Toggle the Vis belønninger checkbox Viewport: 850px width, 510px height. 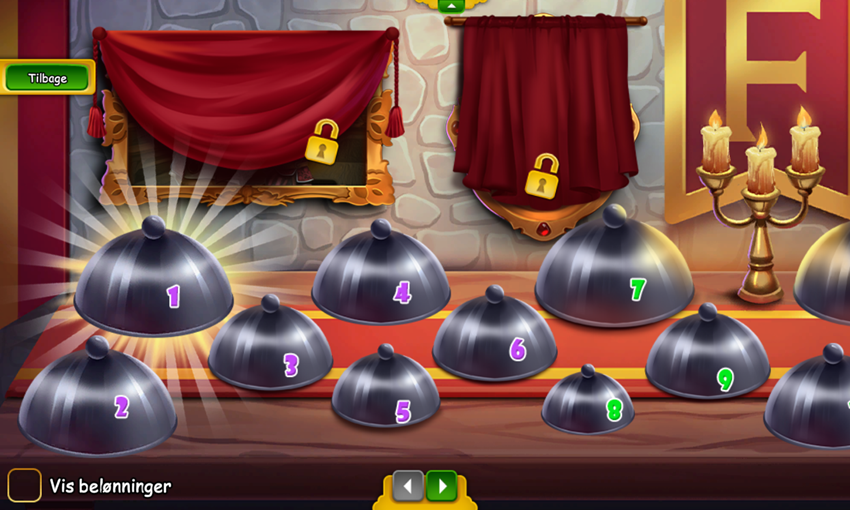[24, 486]
